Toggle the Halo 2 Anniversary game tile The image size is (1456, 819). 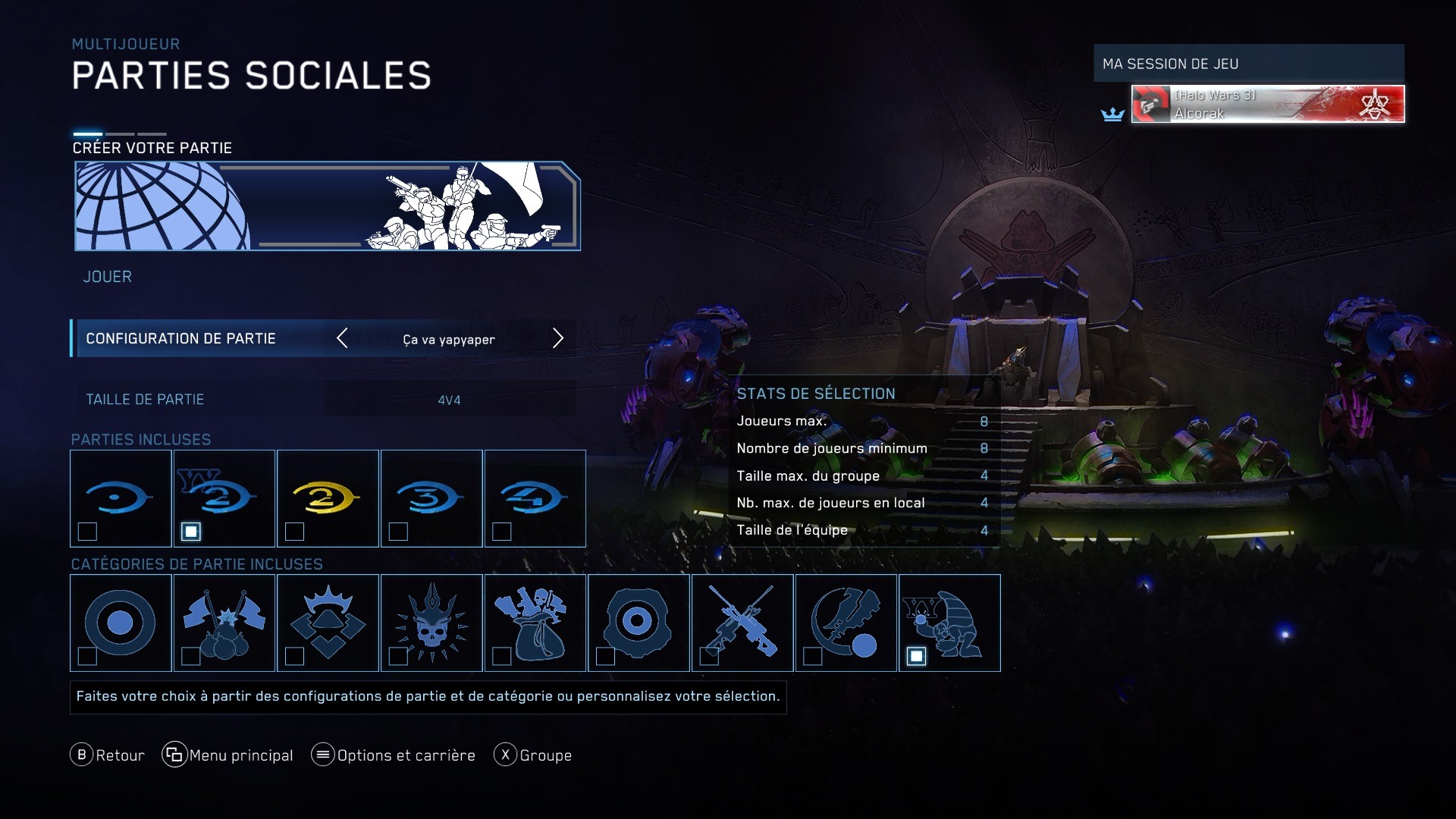[224, 498]
